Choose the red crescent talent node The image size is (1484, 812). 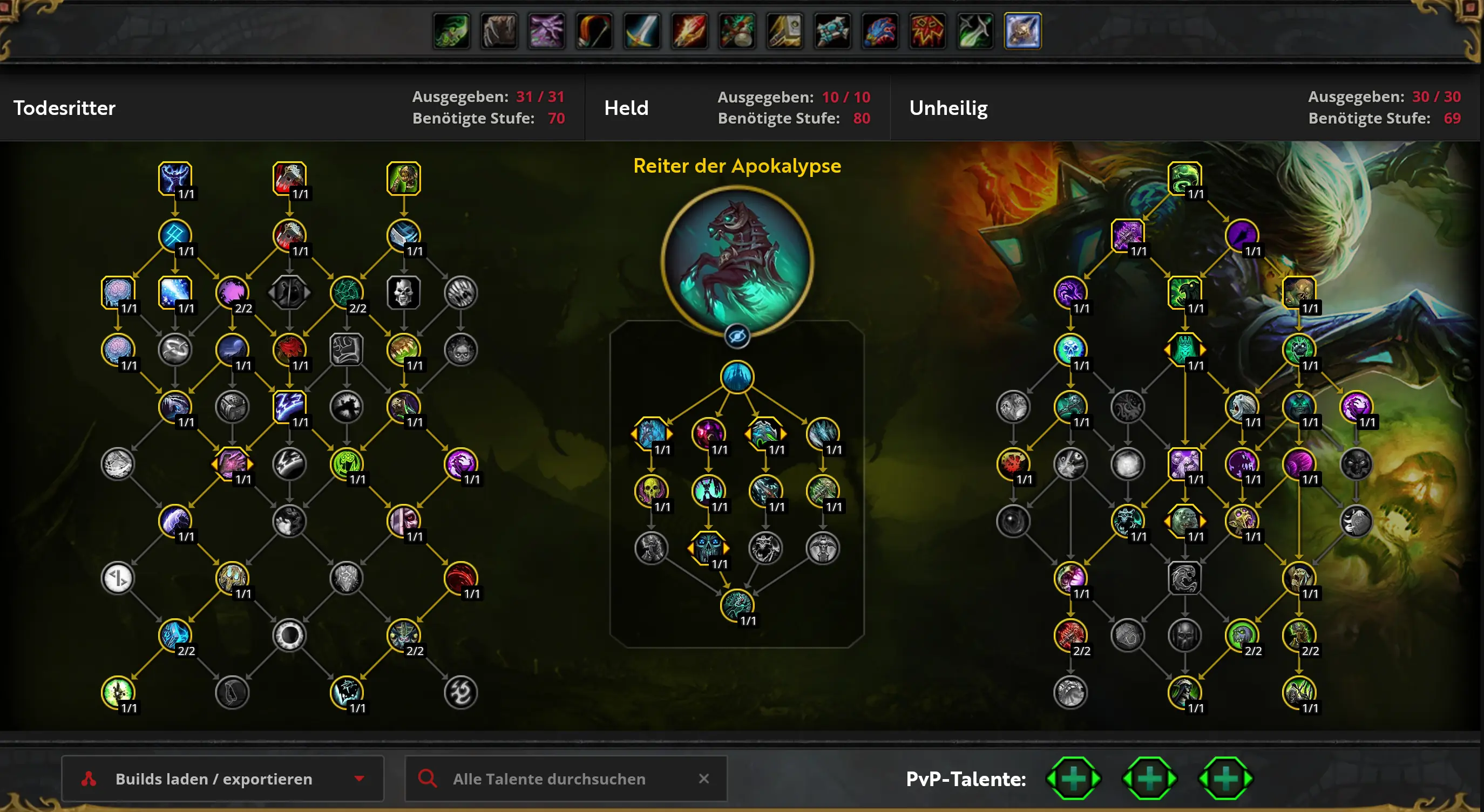point(460,578)
